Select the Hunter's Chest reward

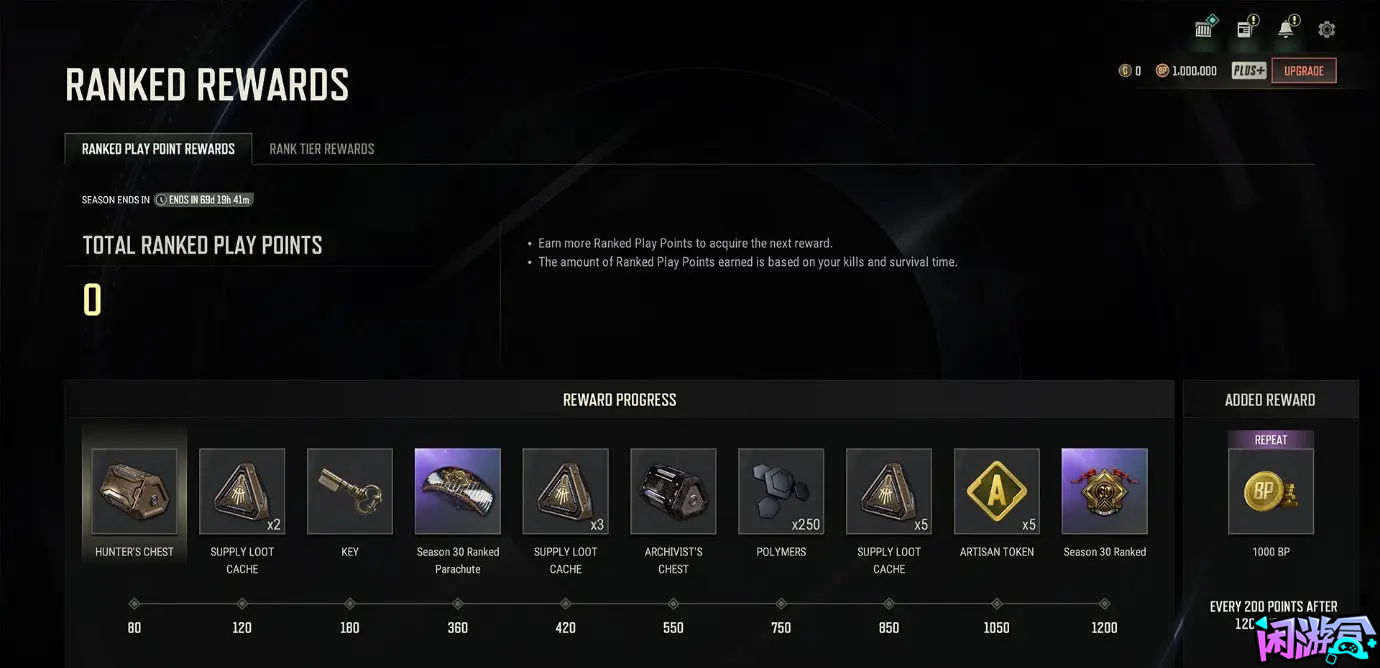pyautogui.click(x=134, y=491)
